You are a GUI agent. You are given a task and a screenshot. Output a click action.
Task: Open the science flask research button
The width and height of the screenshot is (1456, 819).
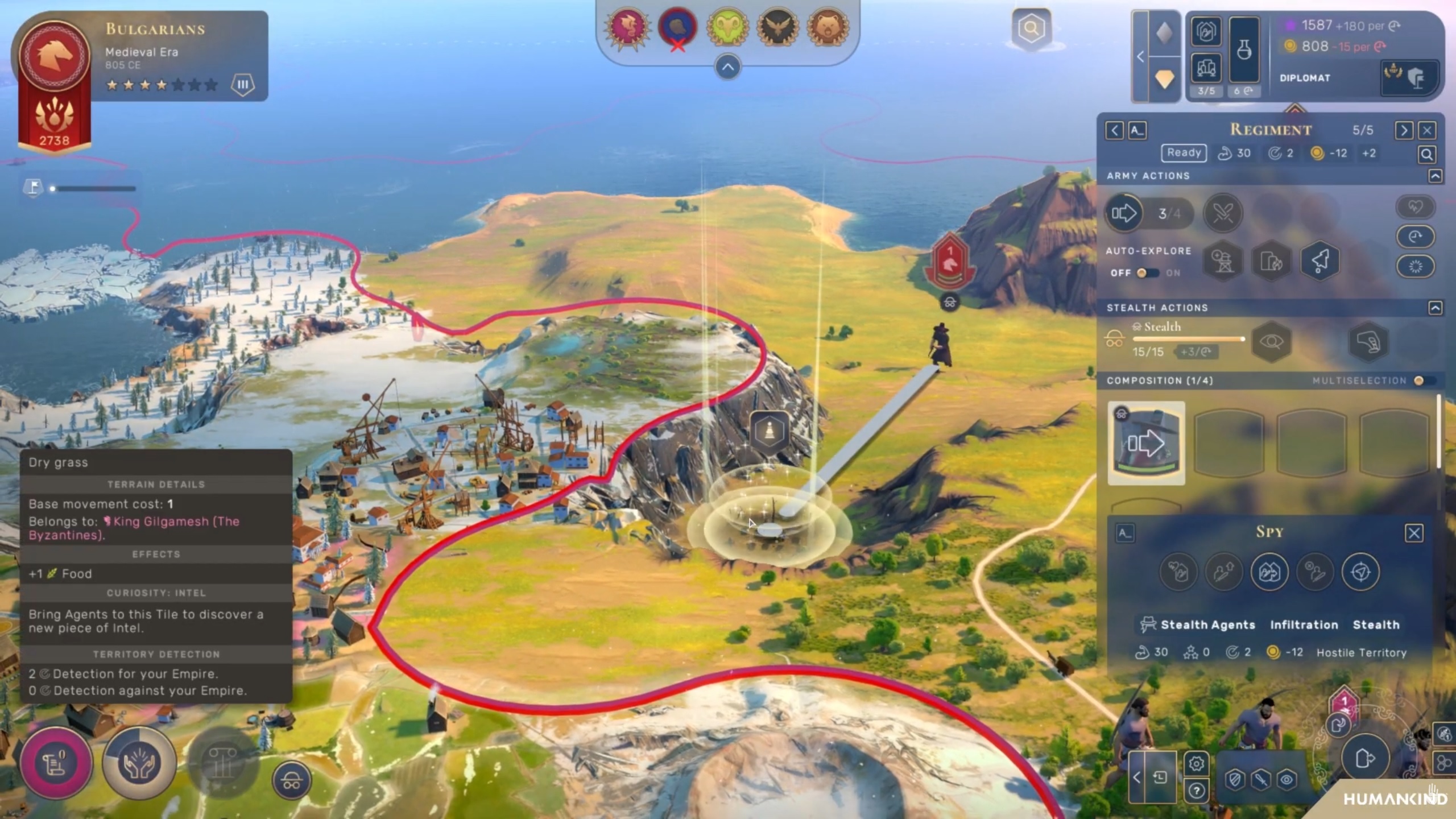coord(1244,50)
